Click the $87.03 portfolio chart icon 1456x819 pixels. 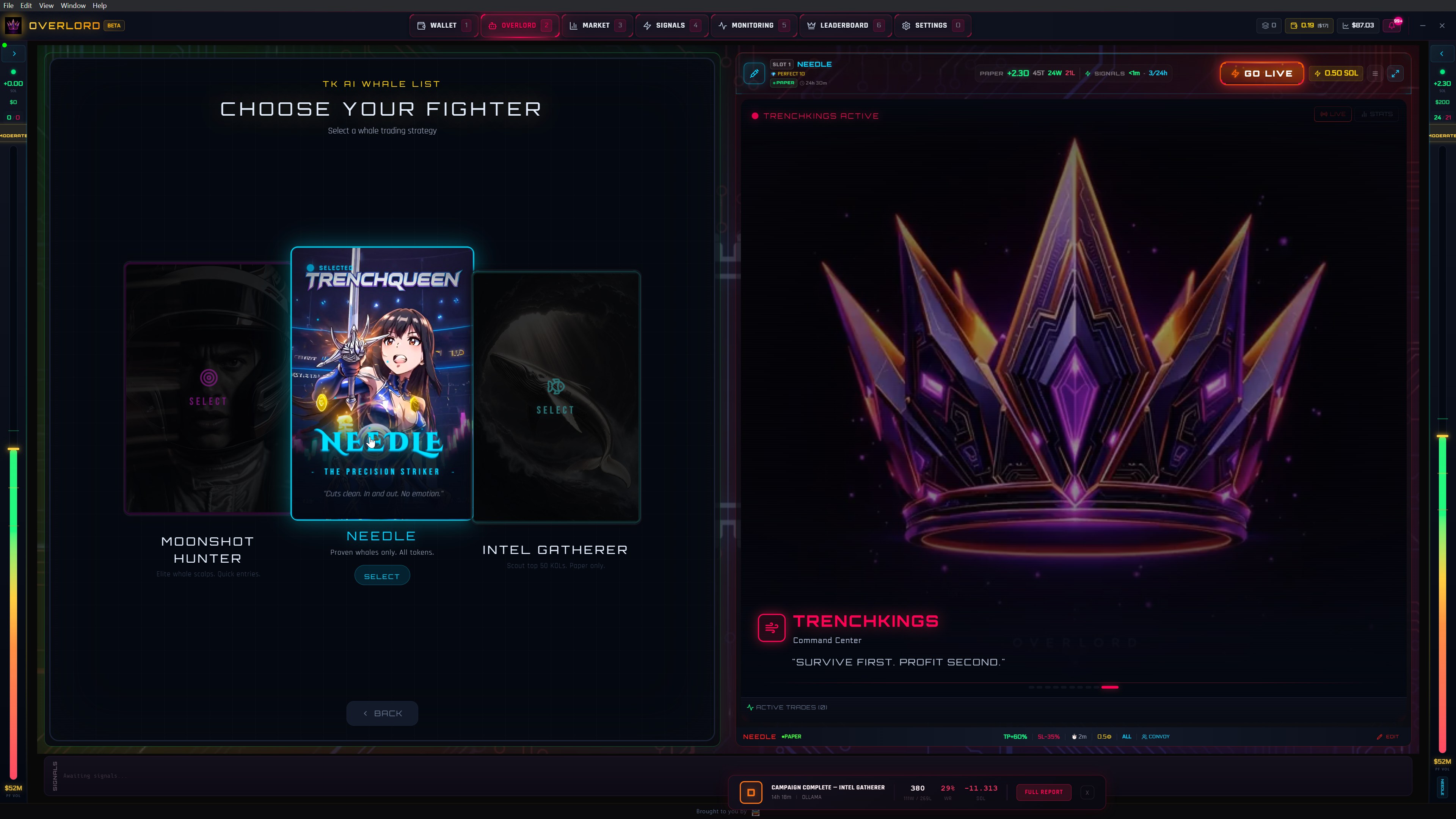(x=1345, y=25)
